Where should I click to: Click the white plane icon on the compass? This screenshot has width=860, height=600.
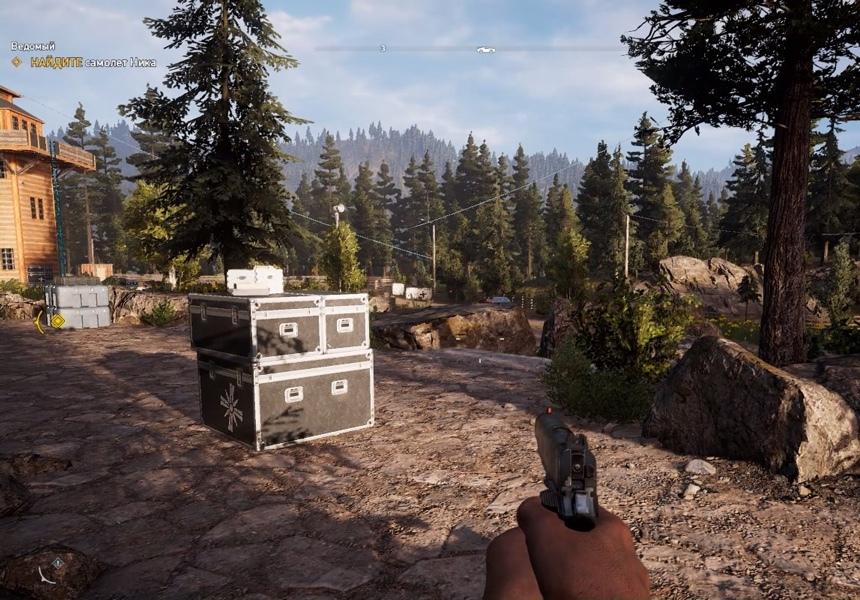486,49
